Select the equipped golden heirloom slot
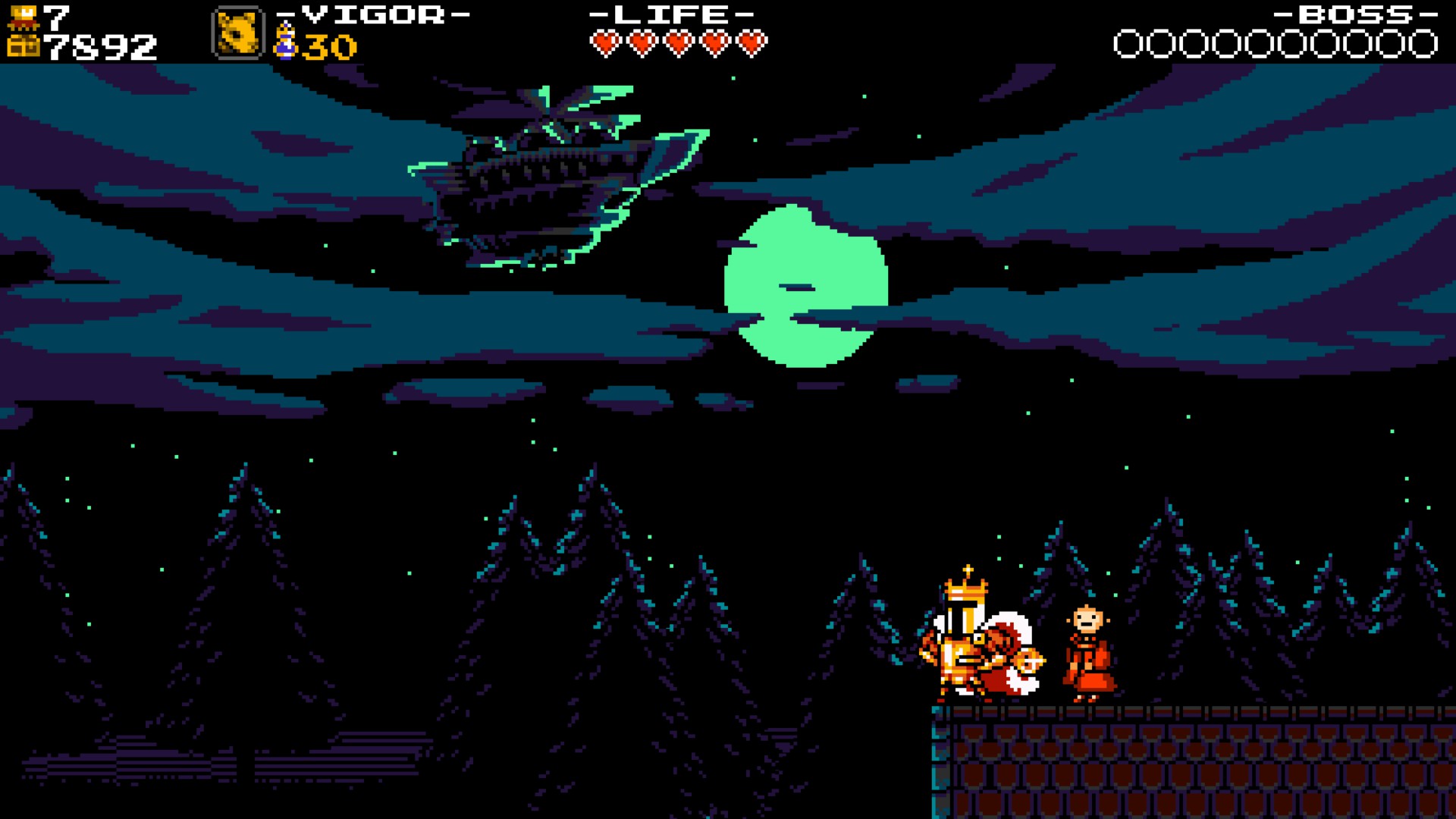 (x=237, y=33)
